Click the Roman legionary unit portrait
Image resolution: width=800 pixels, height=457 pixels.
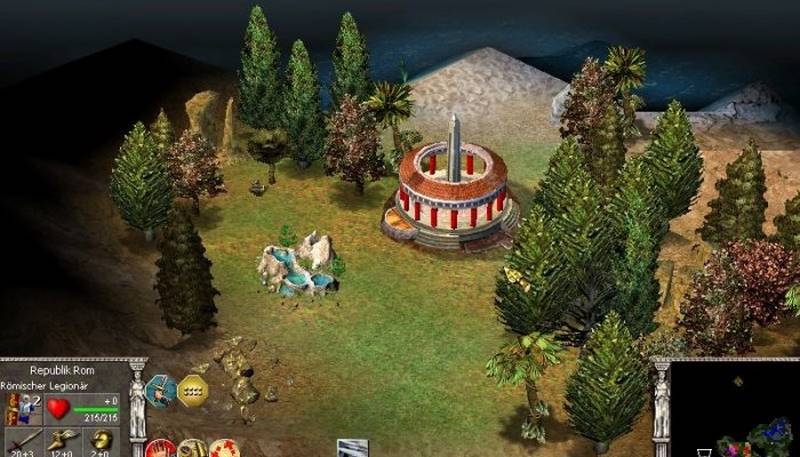pos(19,407)
